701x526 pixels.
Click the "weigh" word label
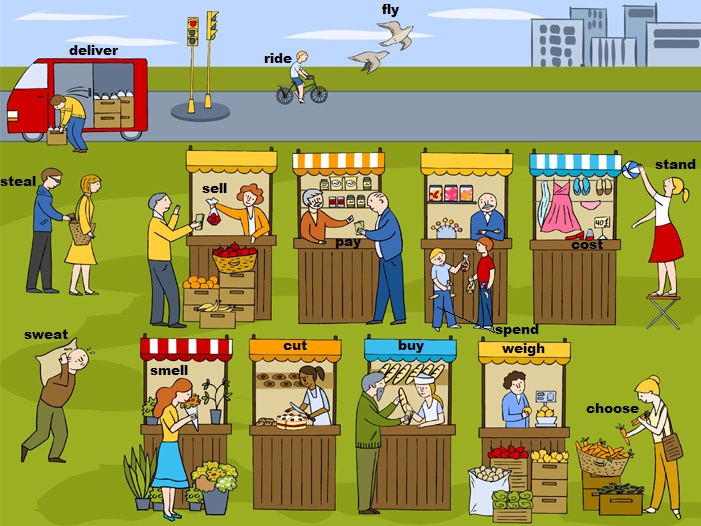523,349
